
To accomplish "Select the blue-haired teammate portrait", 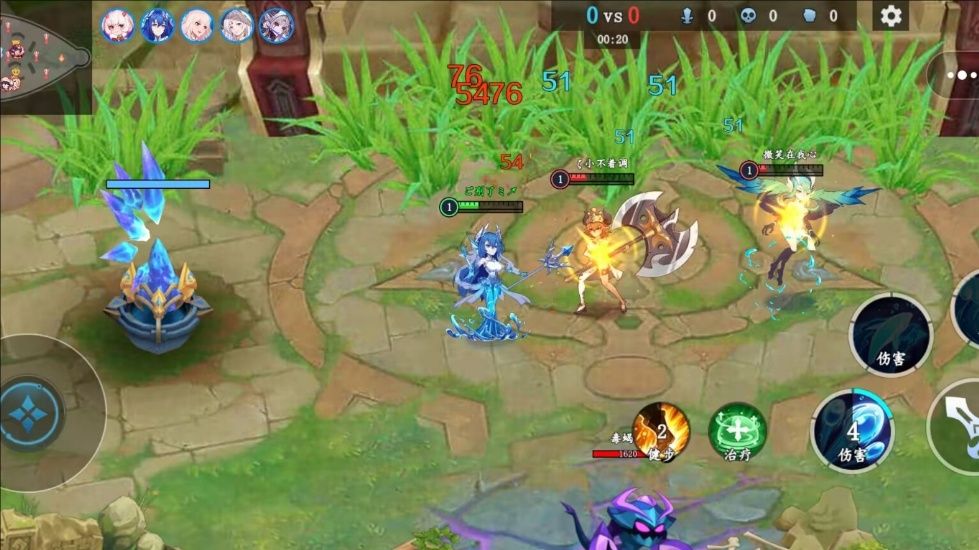I will pyautogui.click(x=157, y=25).
